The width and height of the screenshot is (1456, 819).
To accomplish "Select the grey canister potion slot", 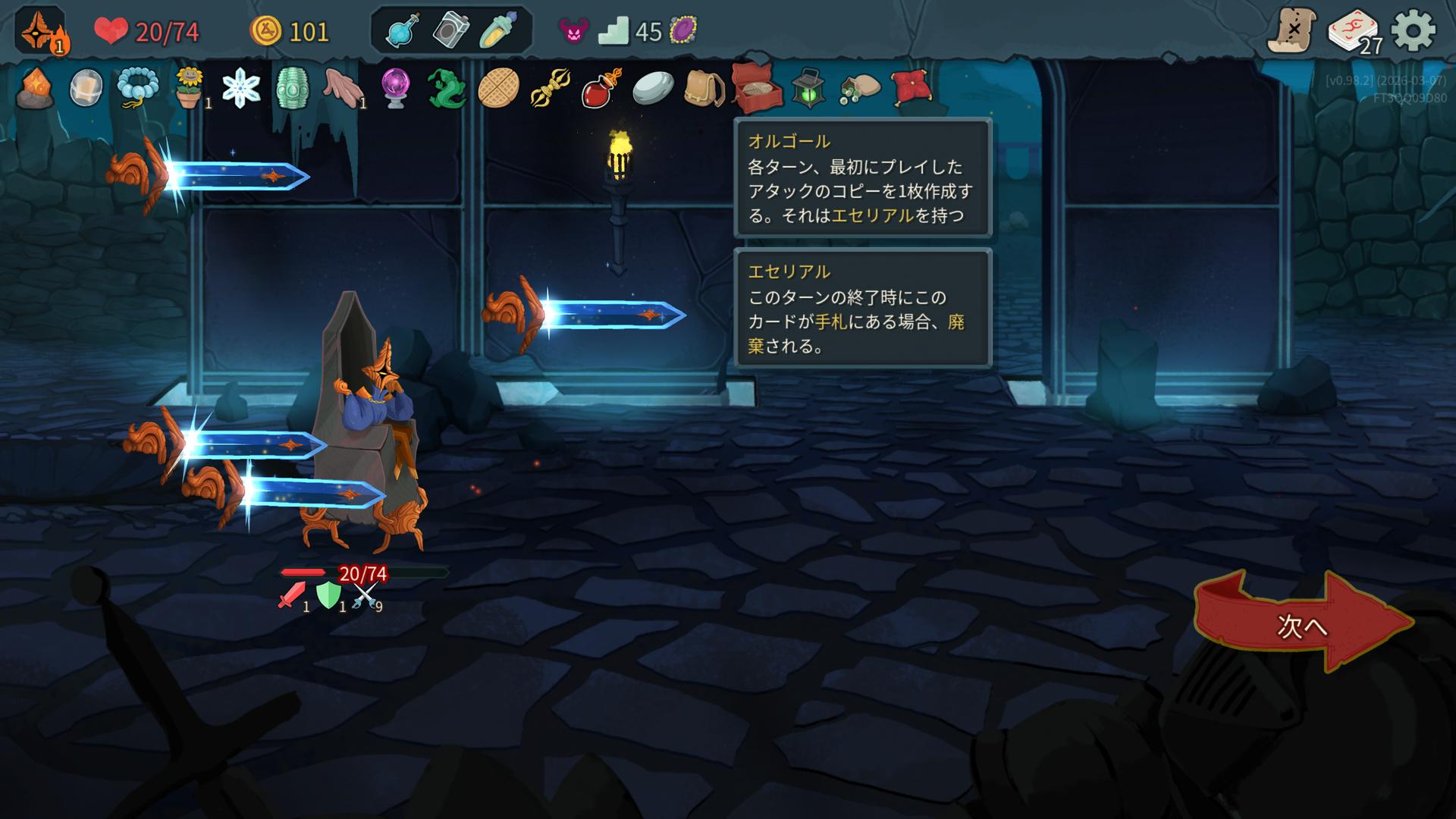I will [450, 31].
